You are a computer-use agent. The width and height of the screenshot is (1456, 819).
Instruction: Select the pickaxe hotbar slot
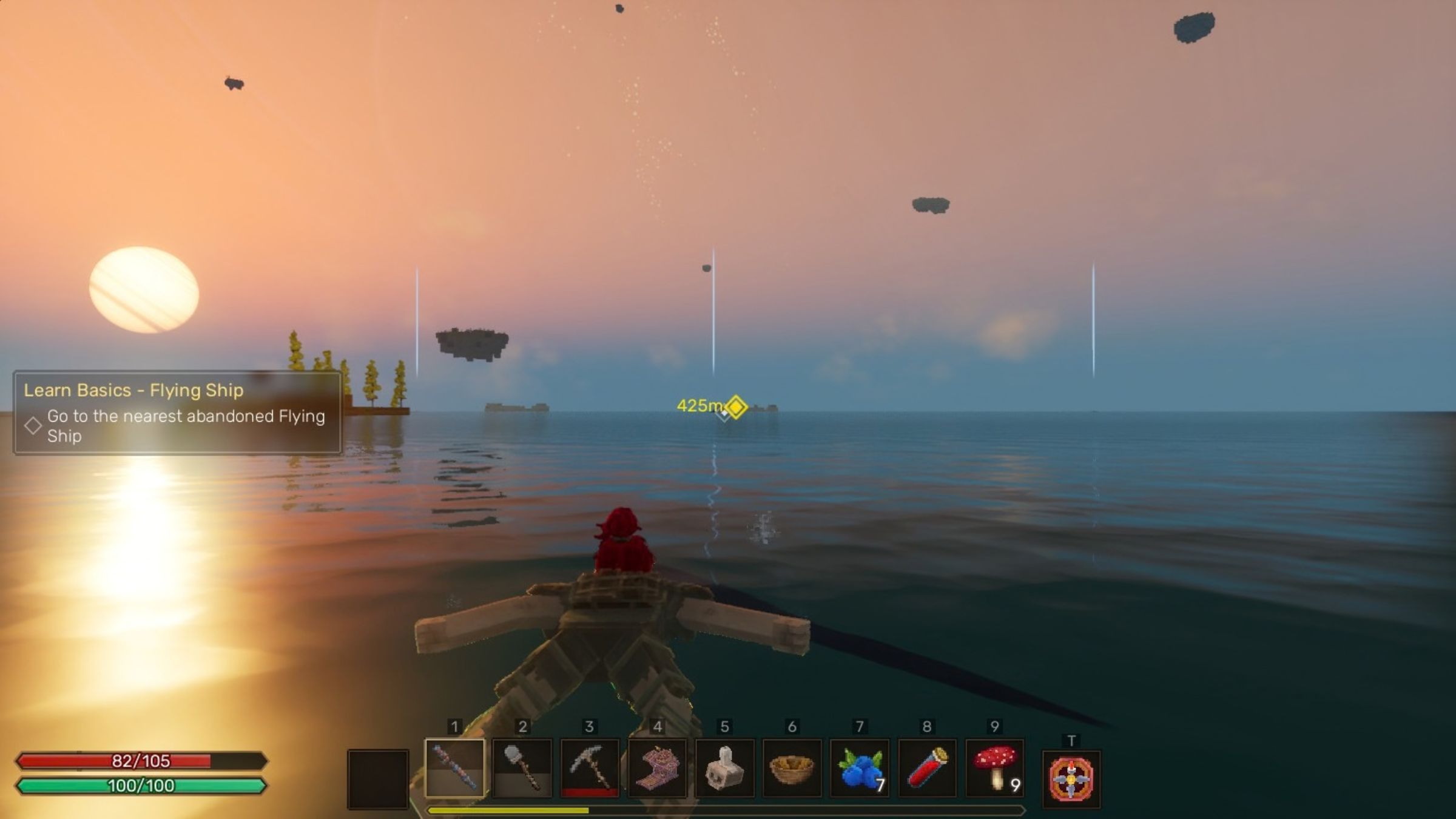590,768
